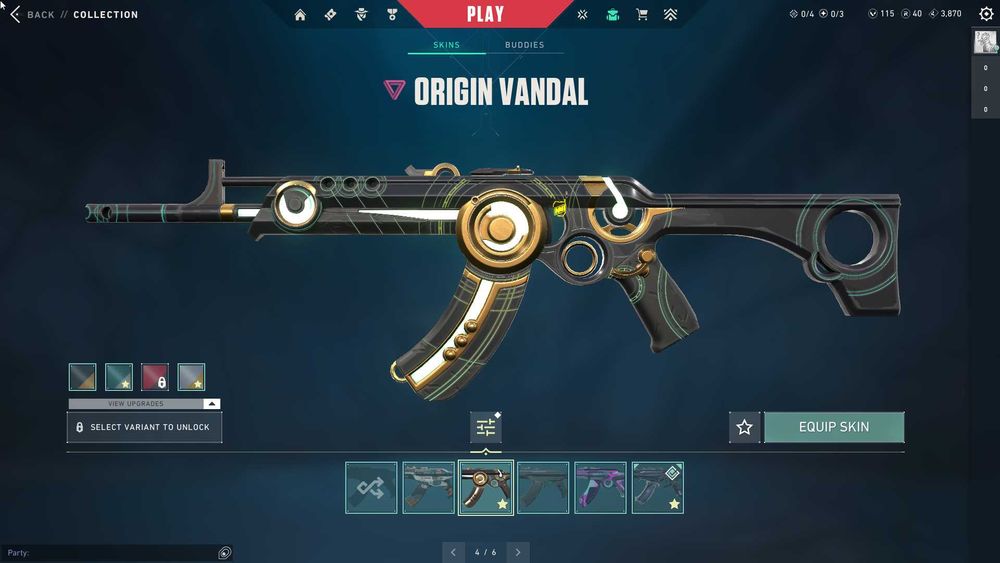1000x563 pixels.
Task: Select the random shuffle skin tile
Action: [371, 488]
